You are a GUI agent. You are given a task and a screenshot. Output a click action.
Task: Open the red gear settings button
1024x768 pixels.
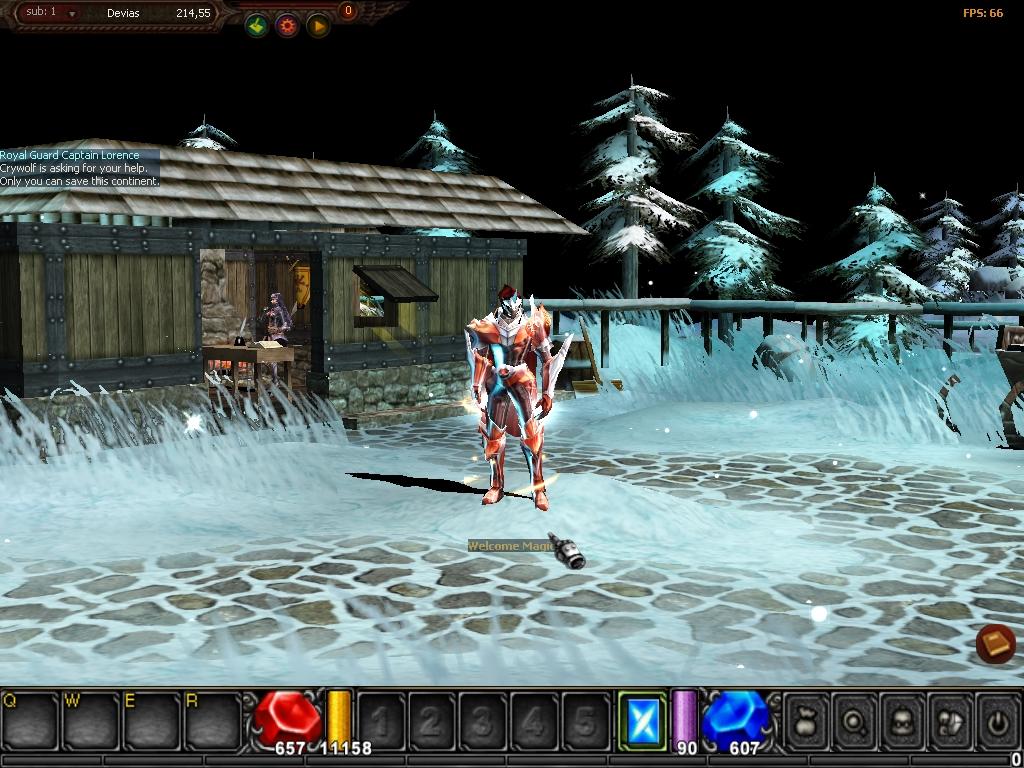tap(288, 27)
